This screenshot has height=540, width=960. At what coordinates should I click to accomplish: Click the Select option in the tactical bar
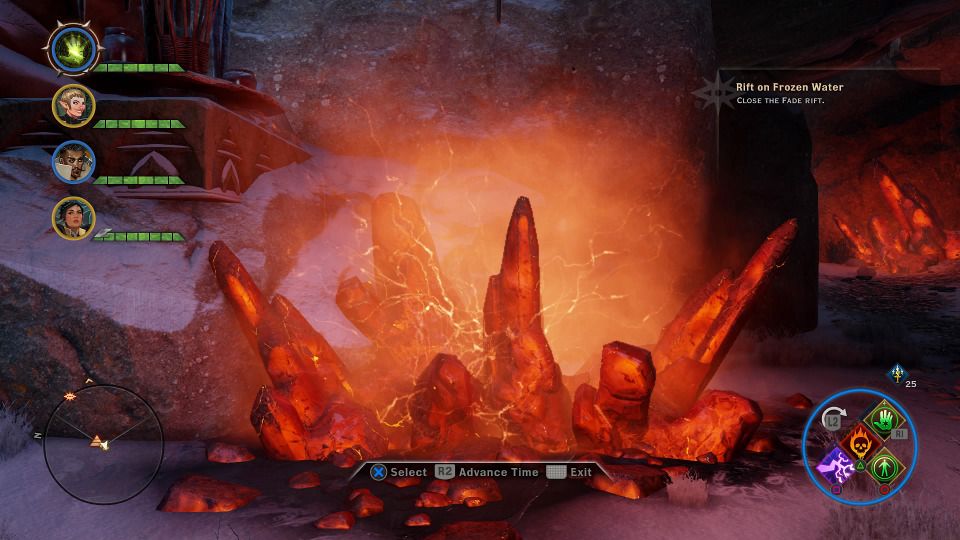pyautogui.click(x=399, y=472)
